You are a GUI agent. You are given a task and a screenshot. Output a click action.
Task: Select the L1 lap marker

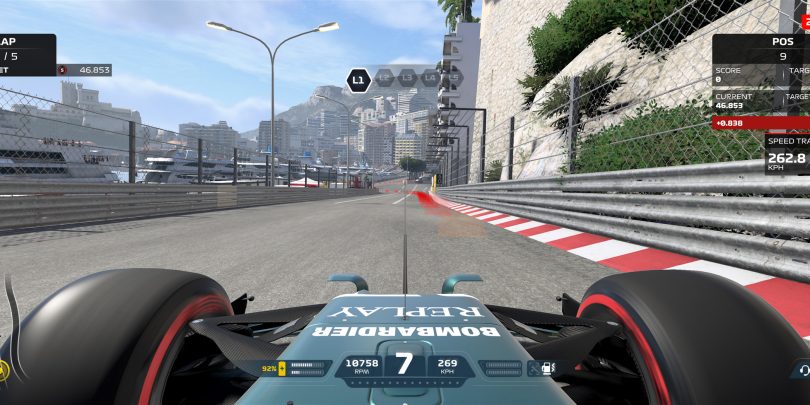[x=357, y=76]
